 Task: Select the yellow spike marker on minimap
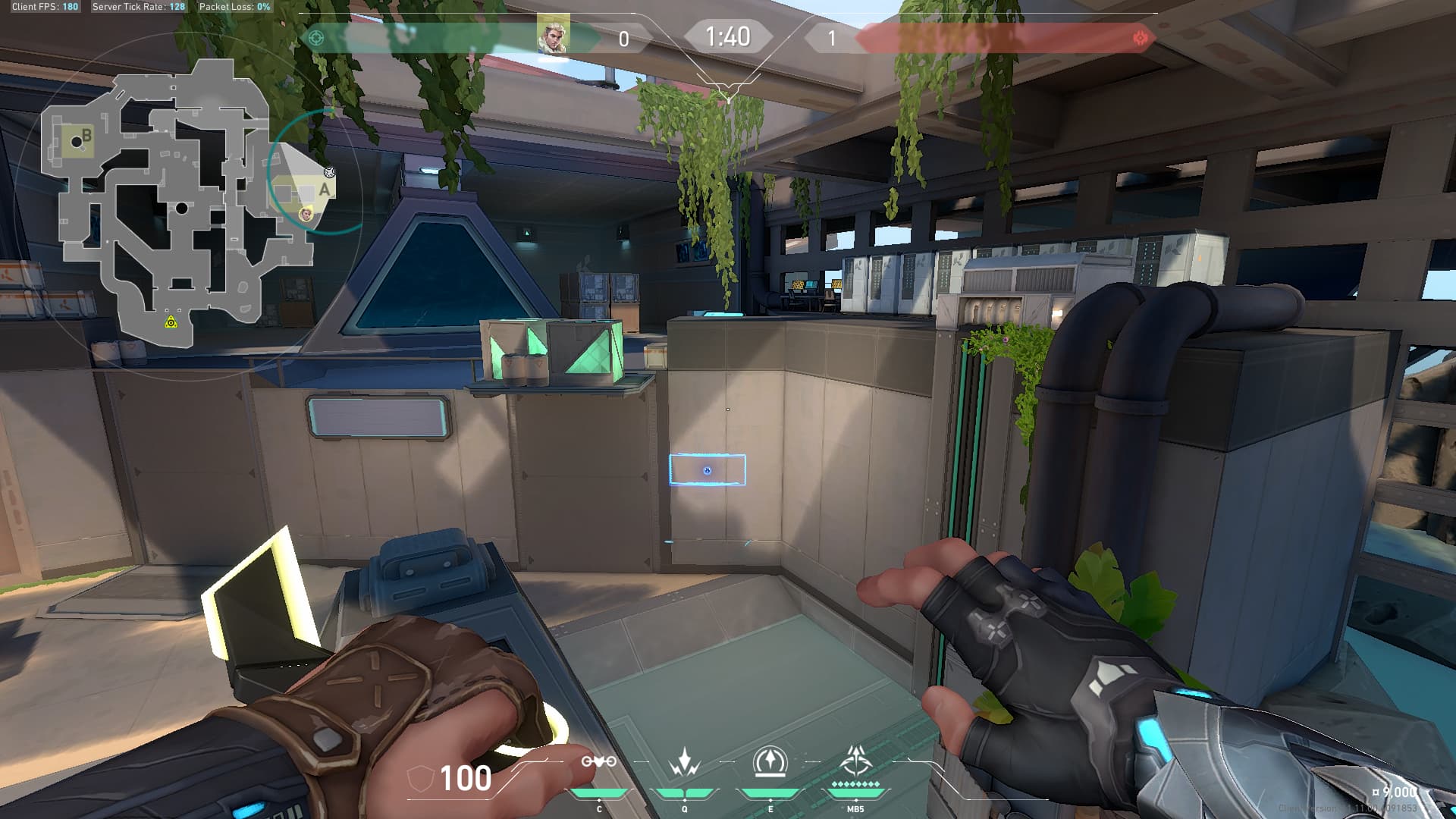tap(171, 323)
